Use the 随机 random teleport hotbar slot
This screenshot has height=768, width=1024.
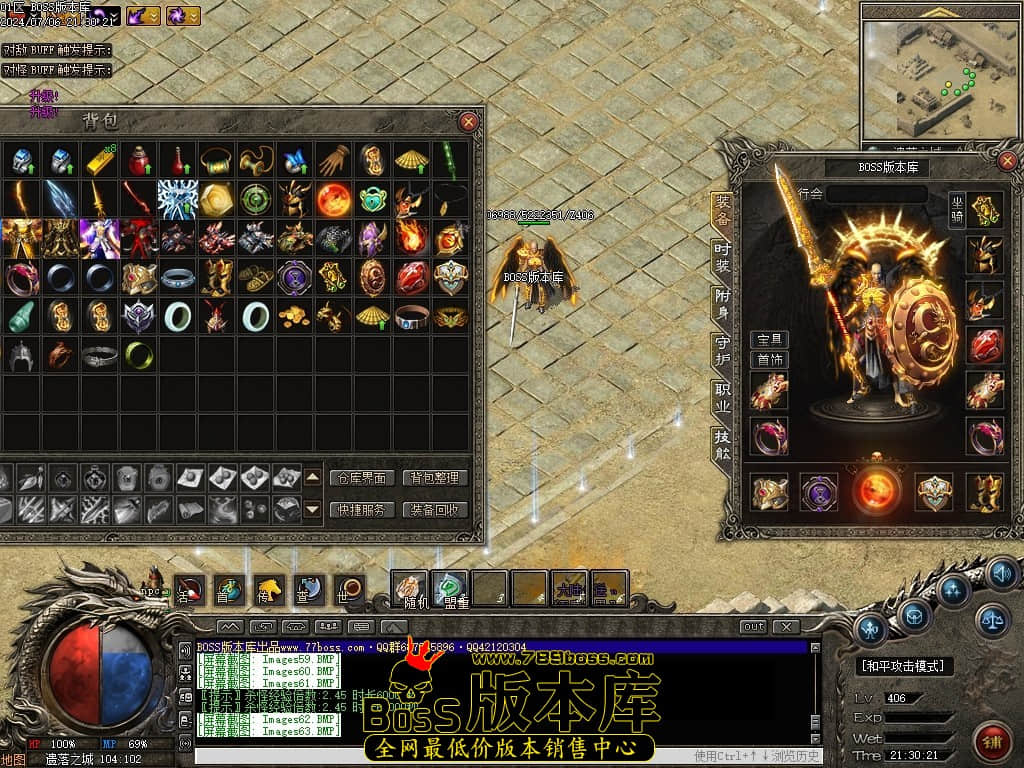[408, 588]
